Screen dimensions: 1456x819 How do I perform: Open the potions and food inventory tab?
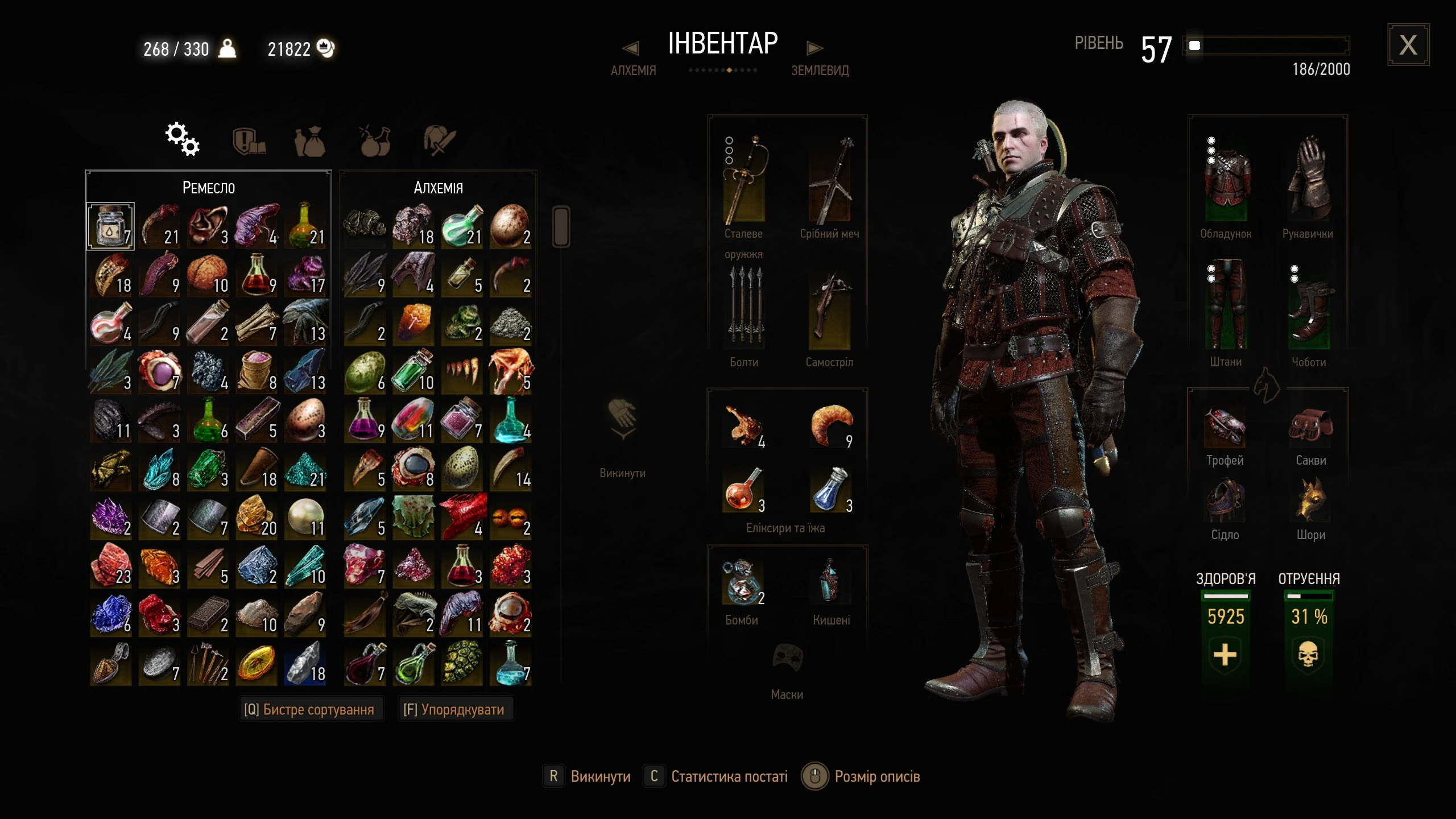point(375,140)
